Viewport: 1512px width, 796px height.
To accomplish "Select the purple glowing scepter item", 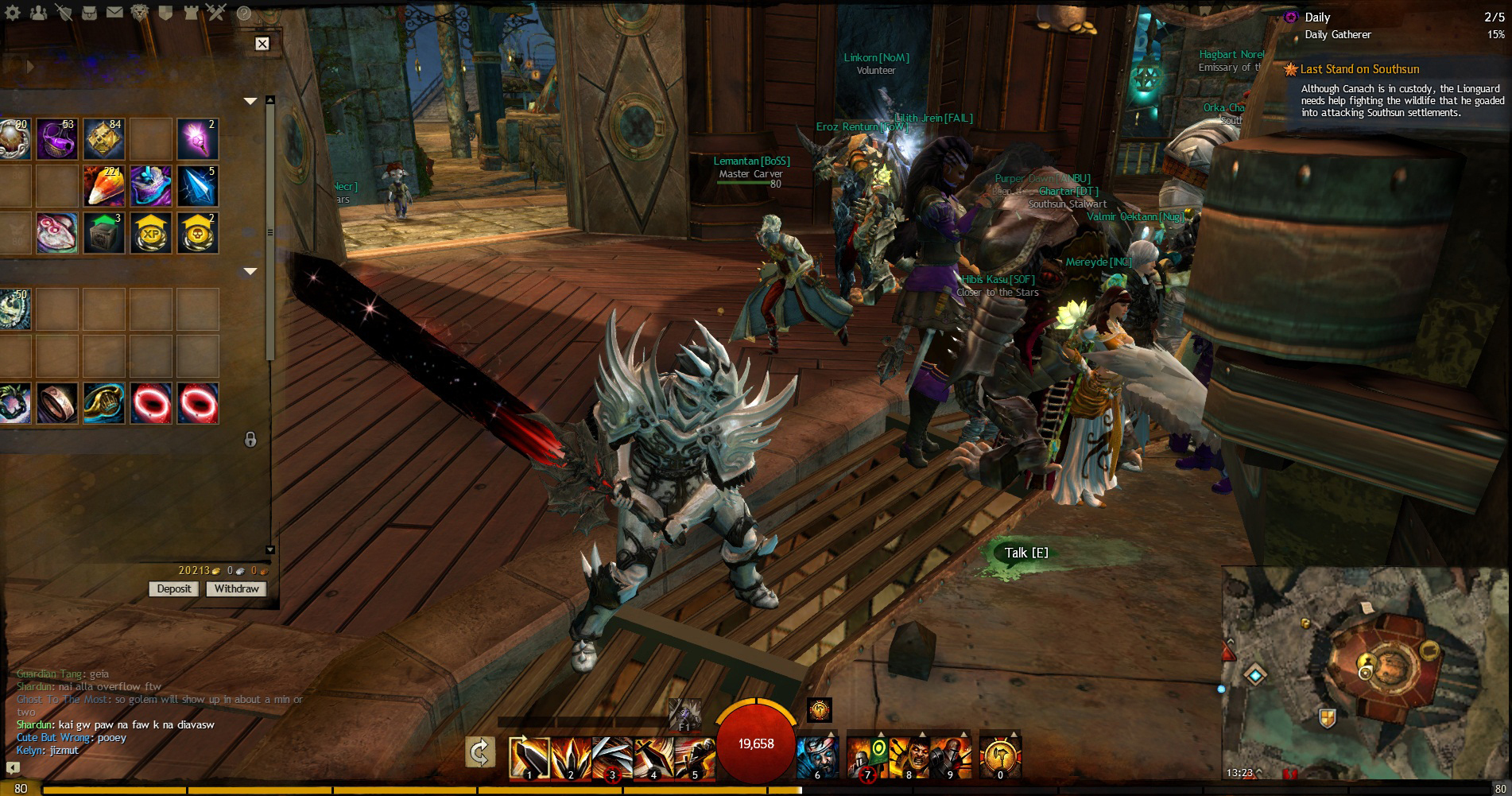I will click(197, 138).
